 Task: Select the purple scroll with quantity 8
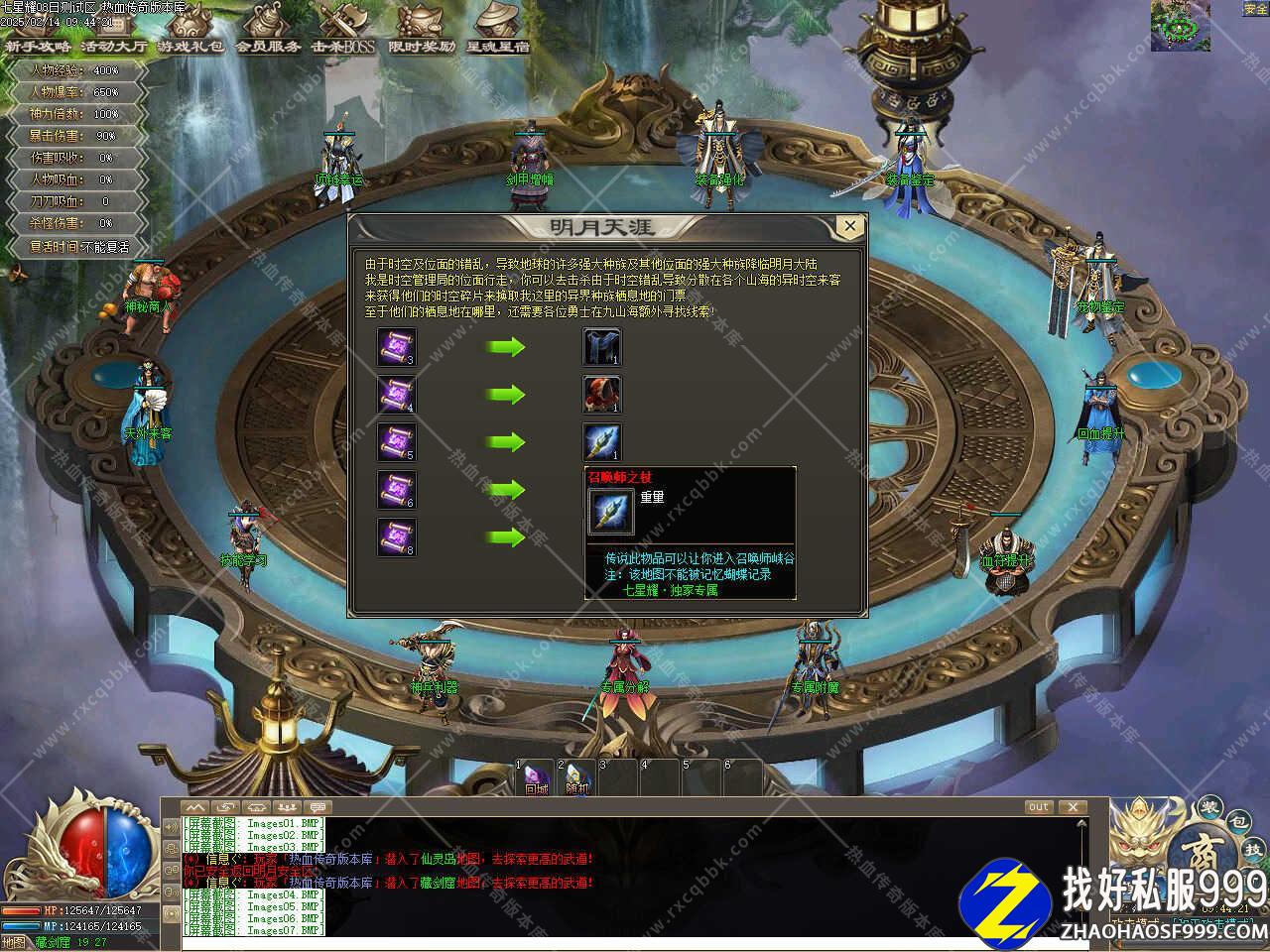coord(397,537)
